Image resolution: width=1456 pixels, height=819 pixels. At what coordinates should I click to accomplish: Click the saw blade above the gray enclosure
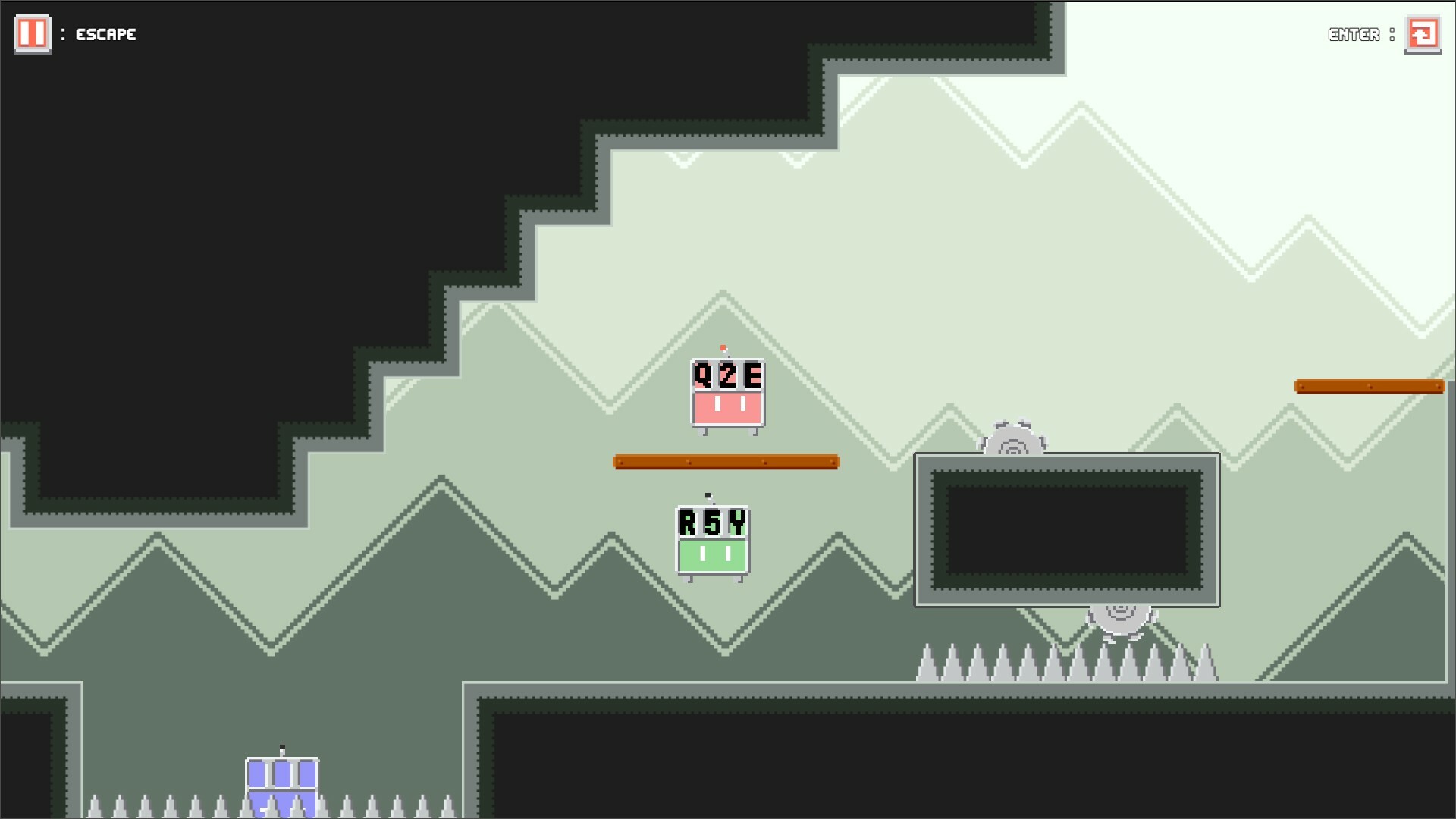coord(1012,440)
